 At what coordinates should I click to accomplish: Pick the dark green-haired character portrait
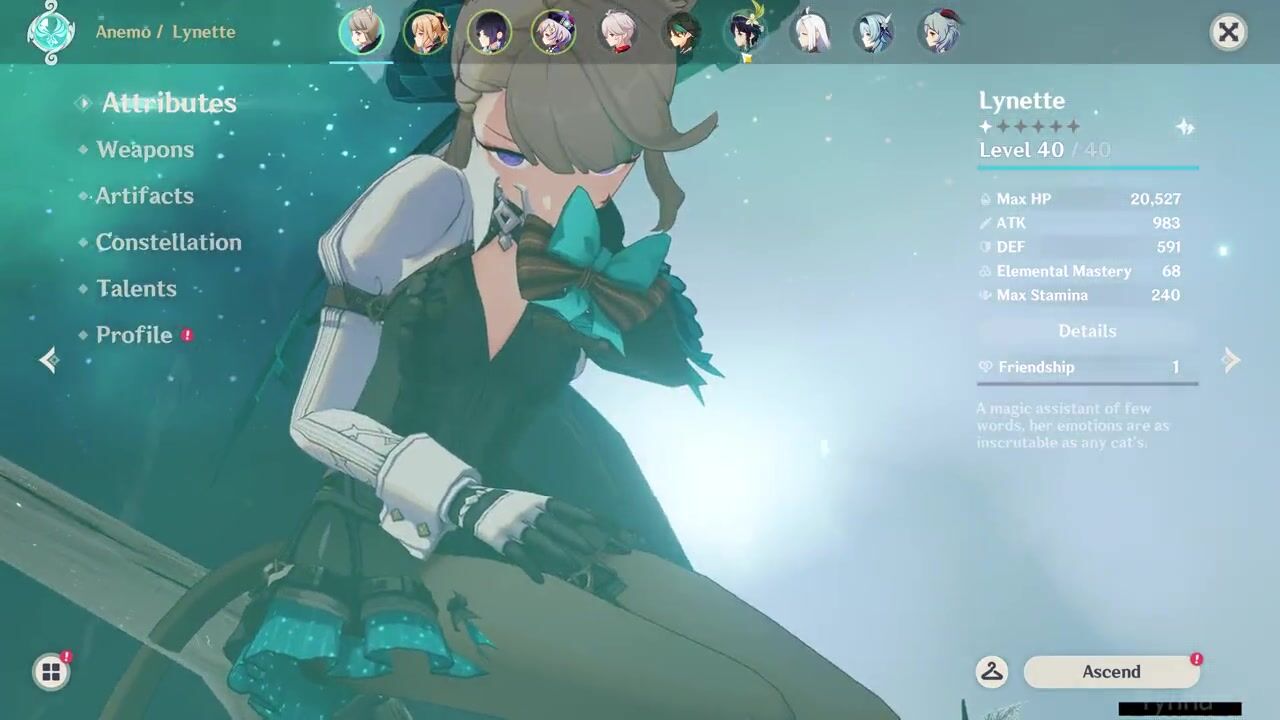coord(681,32)
